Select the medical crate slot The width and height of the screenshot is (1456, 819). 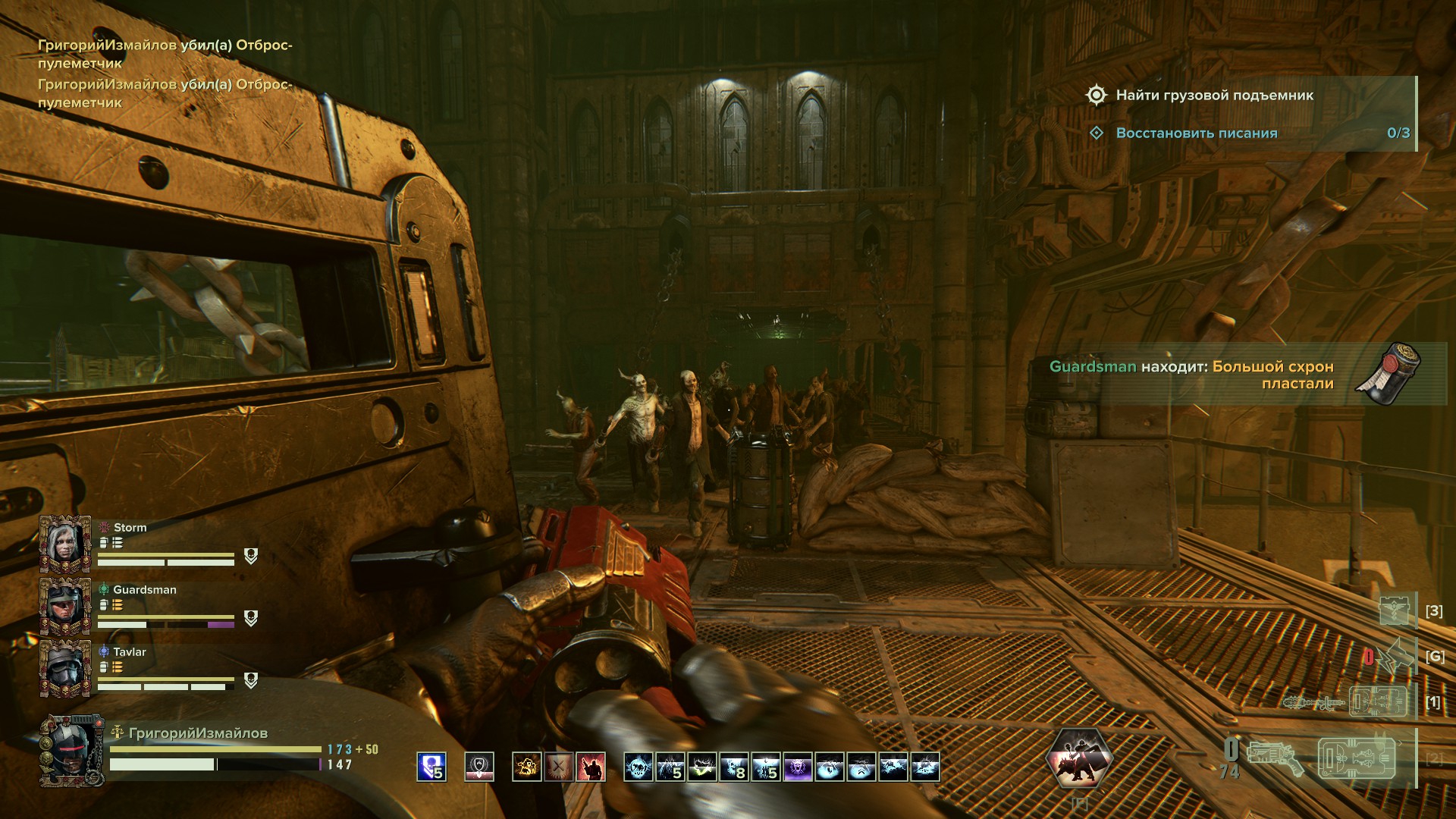click(1395, 610)
